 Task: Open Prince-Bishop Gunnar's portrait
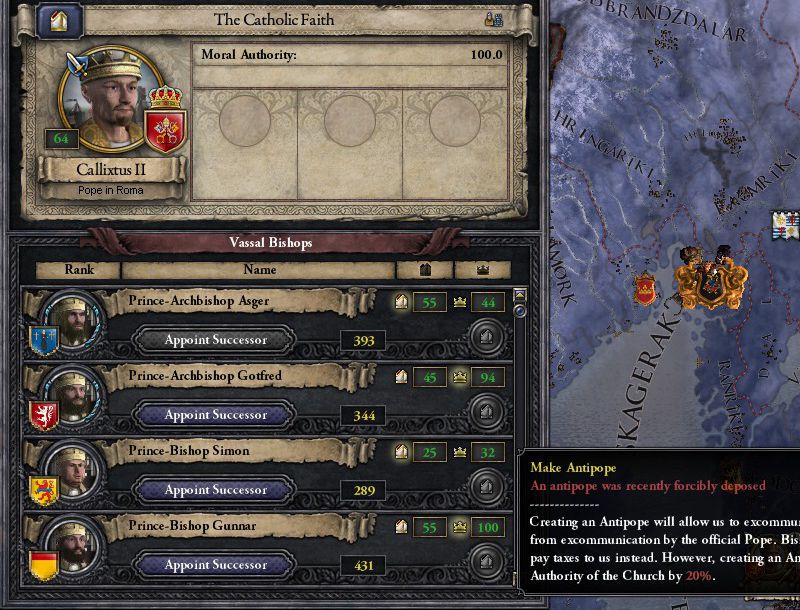pos(74,545)
